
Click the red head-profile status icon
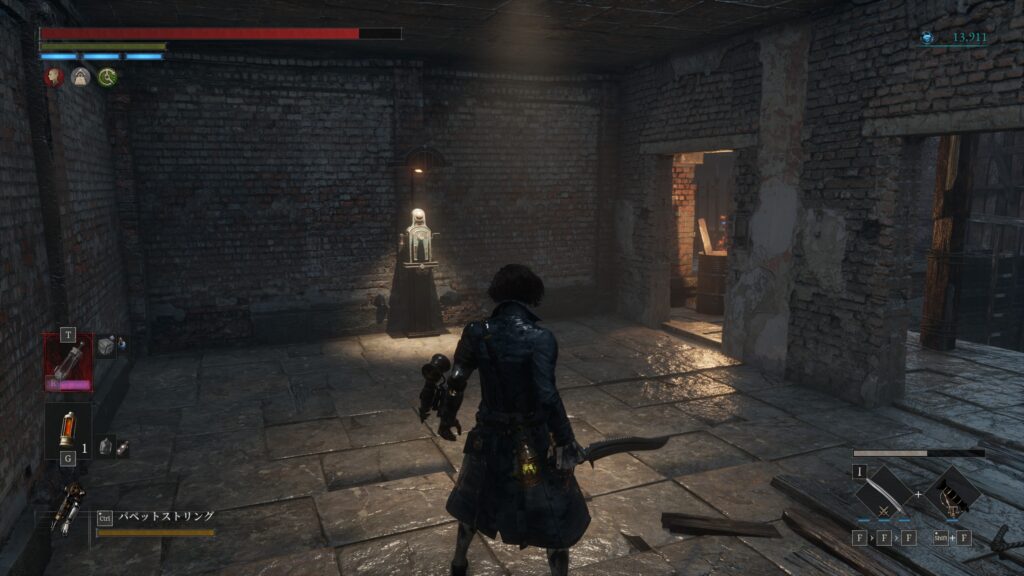point(54,76)
